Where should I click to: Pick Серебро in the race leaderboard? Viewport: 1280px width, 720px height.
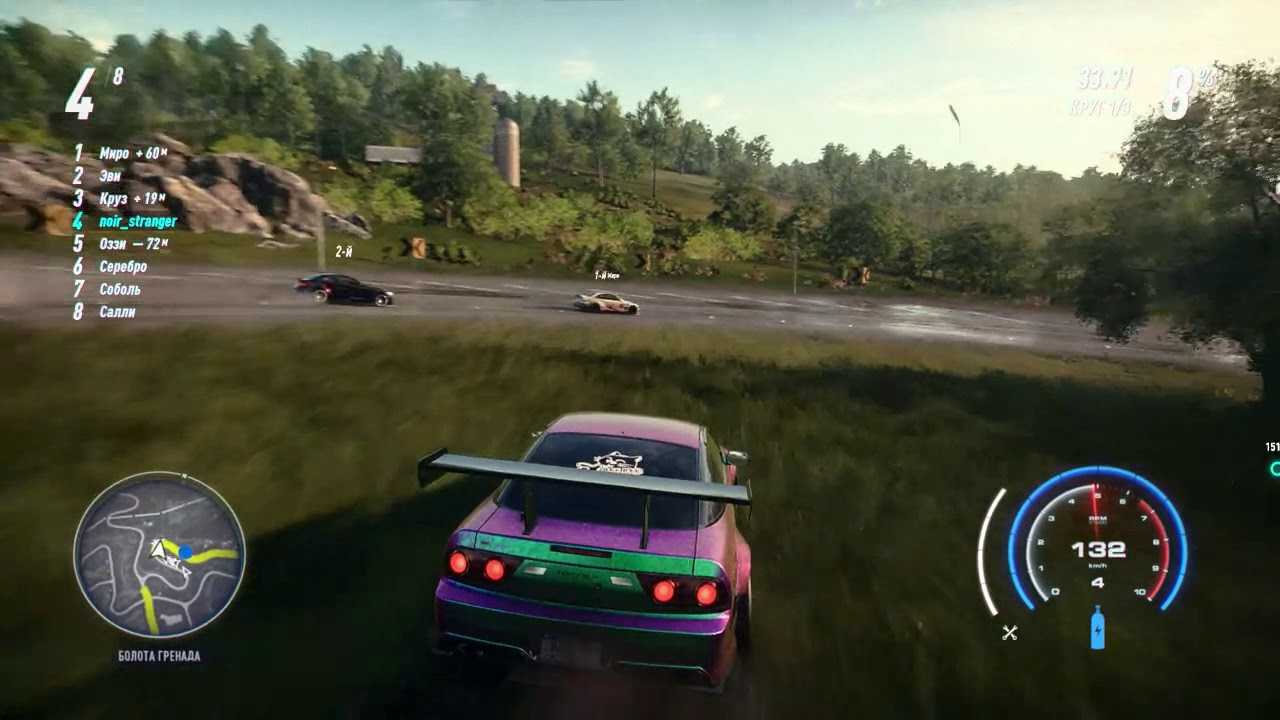(x=123, y=267)
